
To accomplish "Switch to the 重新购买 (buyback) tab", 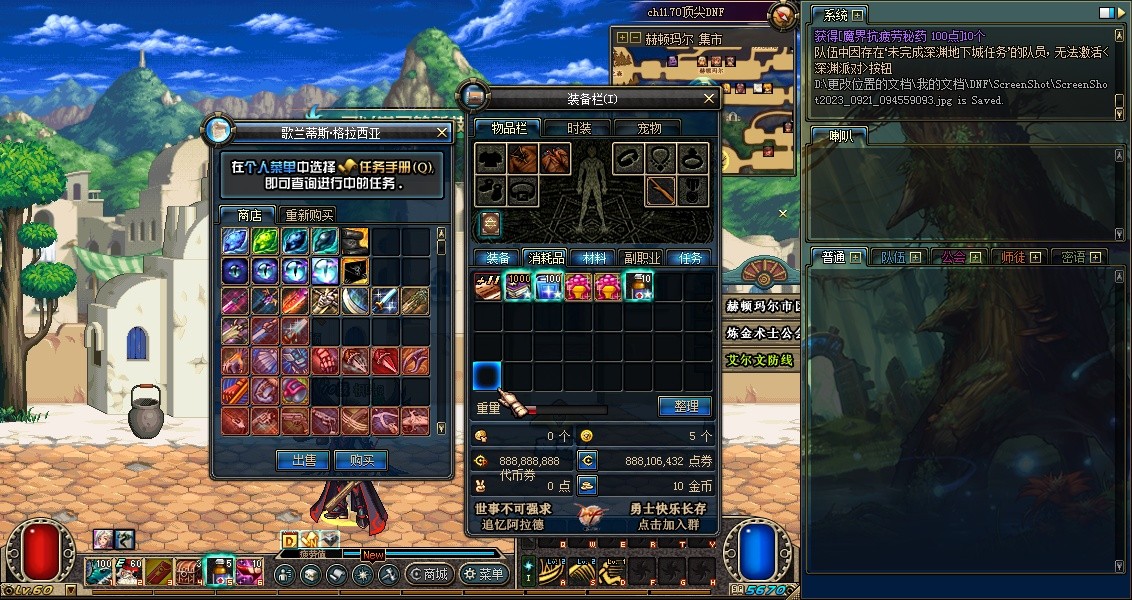I will (309, 215).
